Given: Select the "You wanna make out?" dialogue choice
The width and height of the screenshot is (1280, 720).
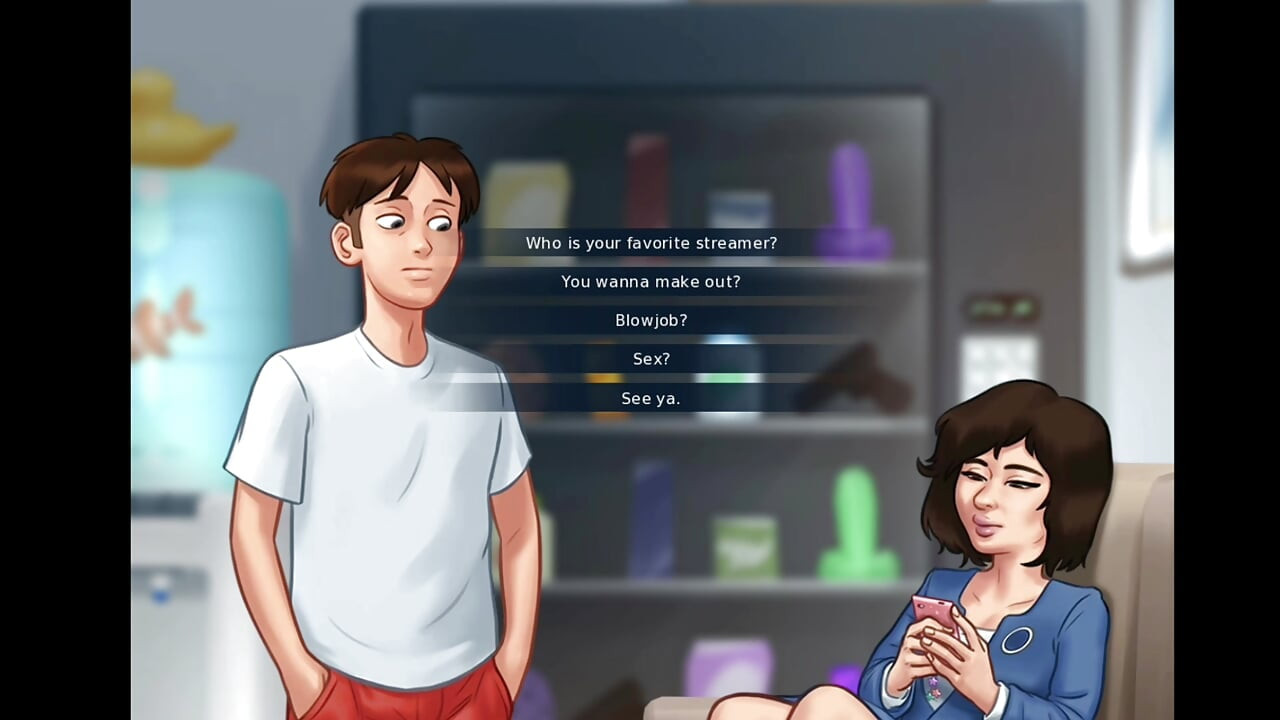Looking at the screenshot, I should coord(651,281).
